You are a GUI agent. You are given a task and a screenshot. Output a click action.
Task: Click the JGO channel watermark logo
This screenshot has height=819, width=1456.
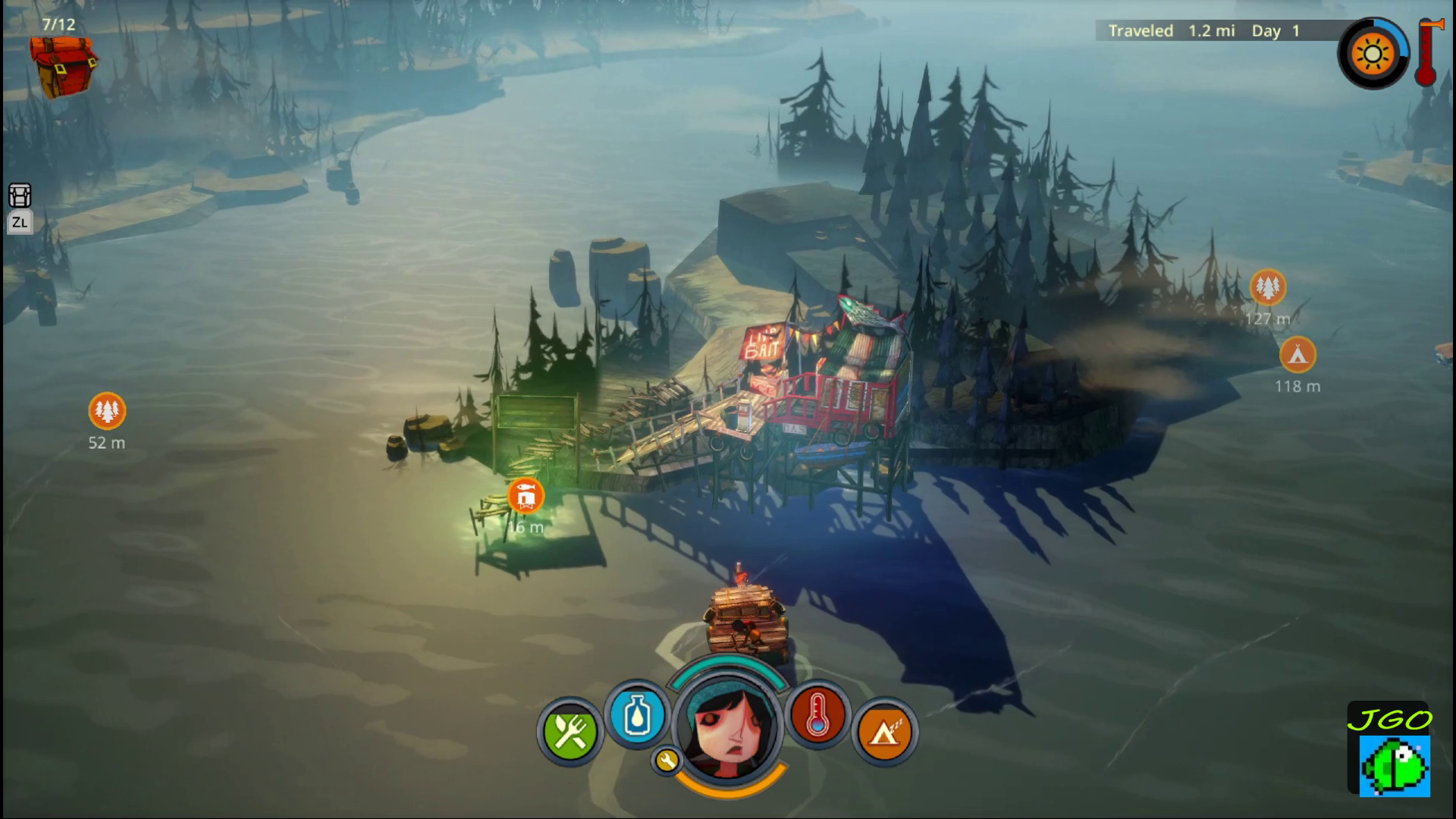(1389, 749)
